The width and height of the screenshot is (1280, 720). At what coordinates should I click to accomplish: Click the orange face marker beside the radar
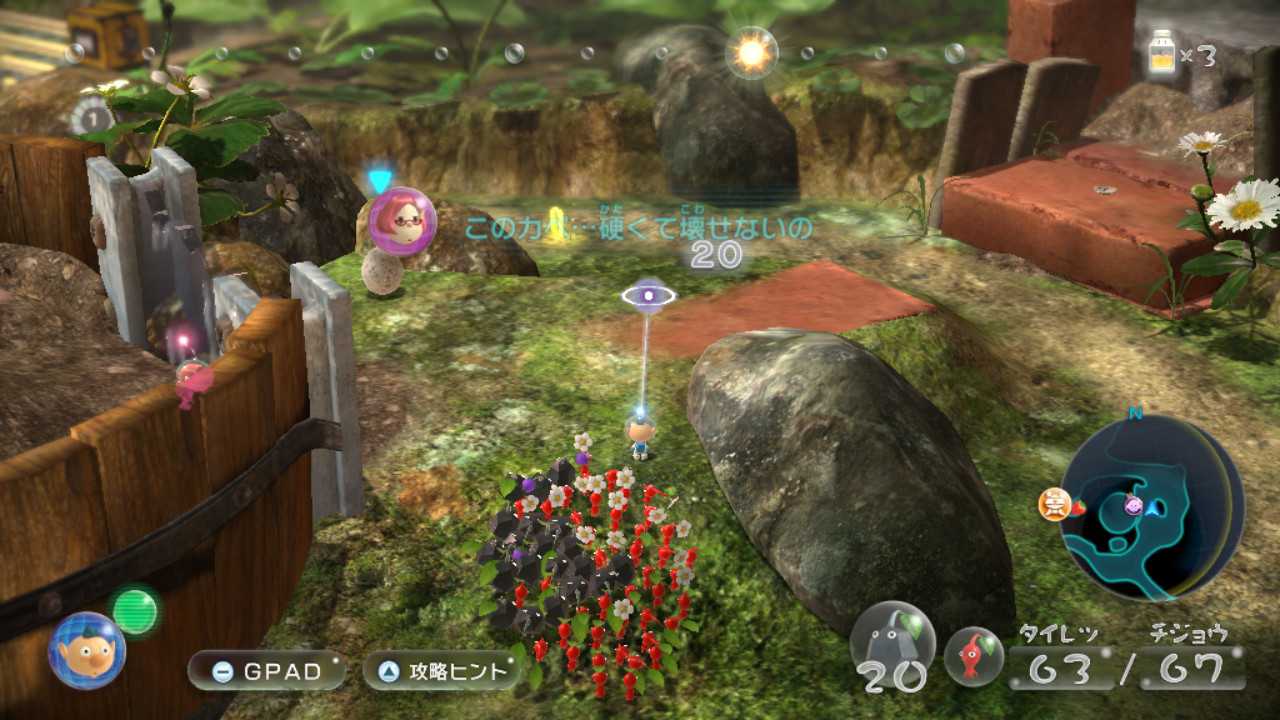pos(1054,504)
